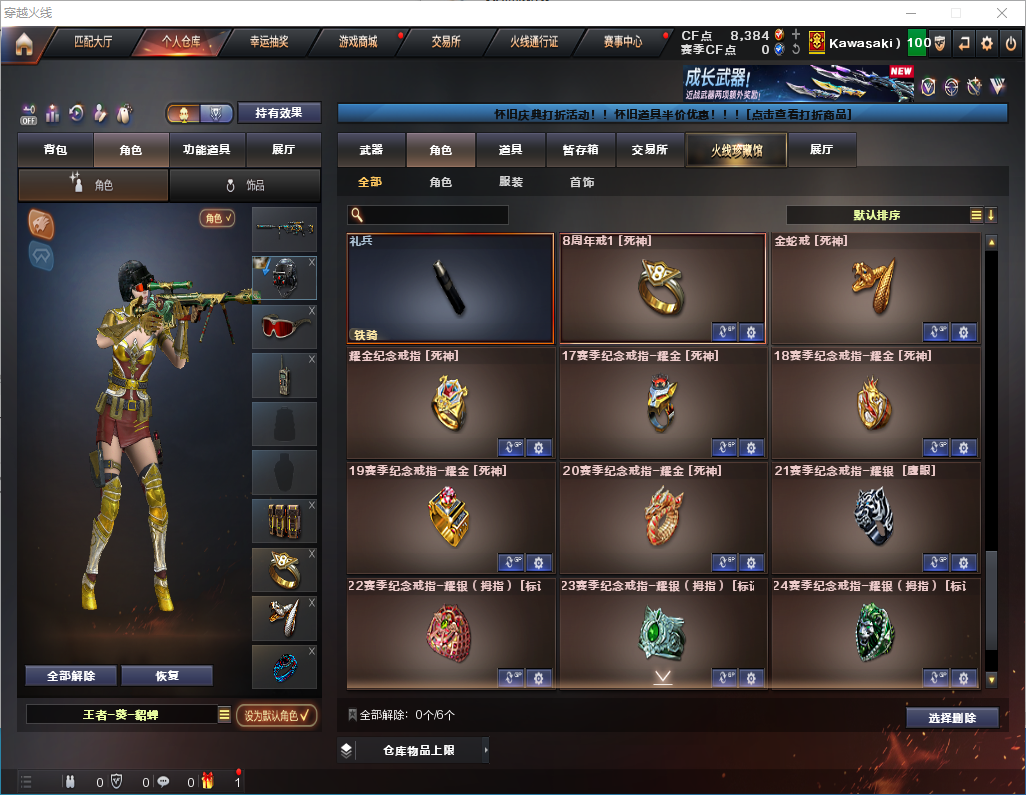Screen dimensions: 1026x795
Task: Click 全部解除 to unequip everything
Action: click(x=70, y=676)
